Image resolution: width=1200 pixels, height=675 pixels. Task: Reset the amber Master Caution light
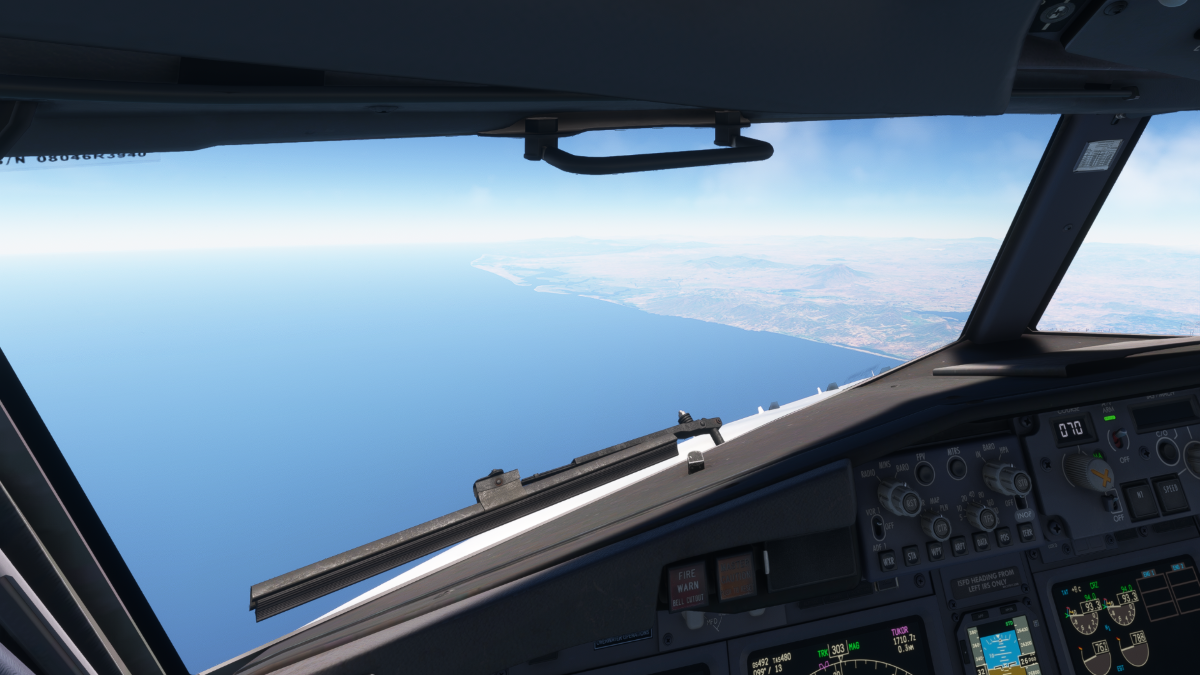click(736, 577)
